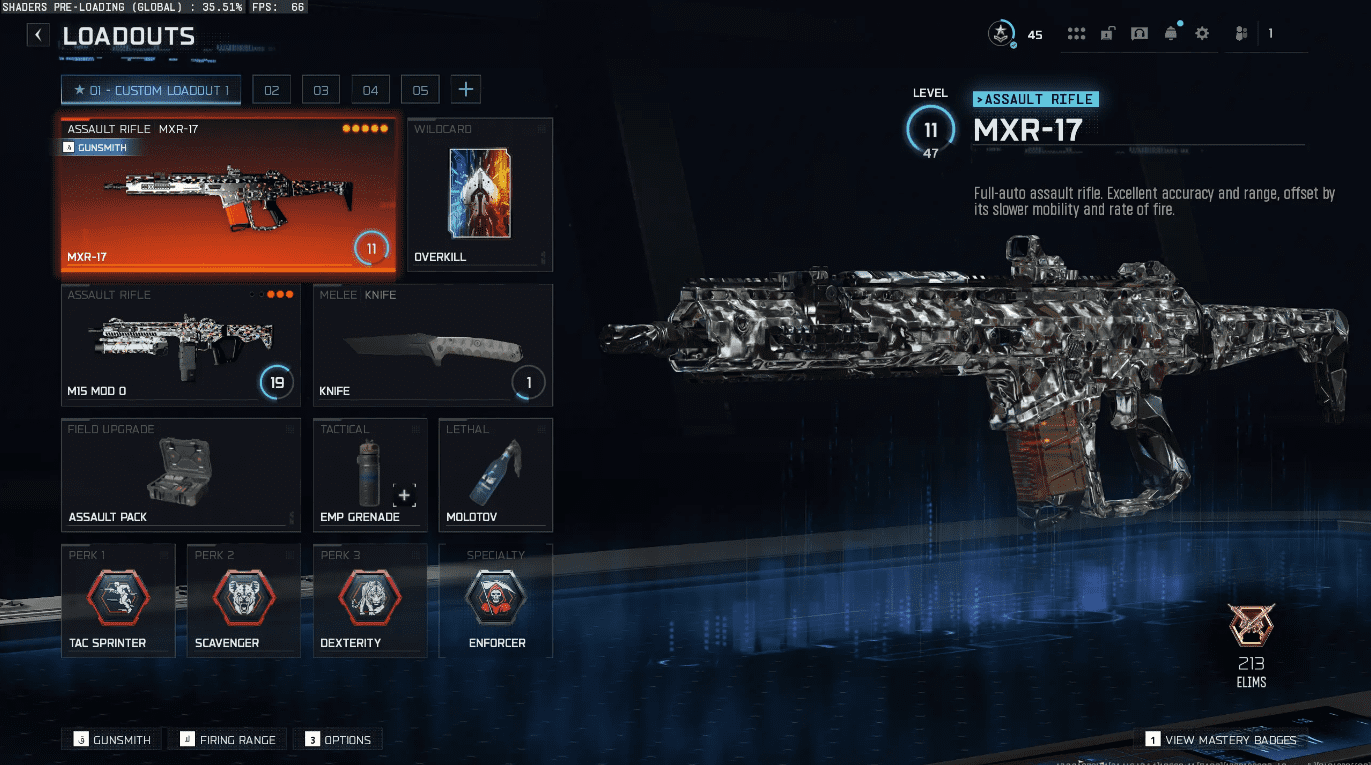Open the Molotov lethal slot
1371x765 pixels.
[x=496, y=475]
